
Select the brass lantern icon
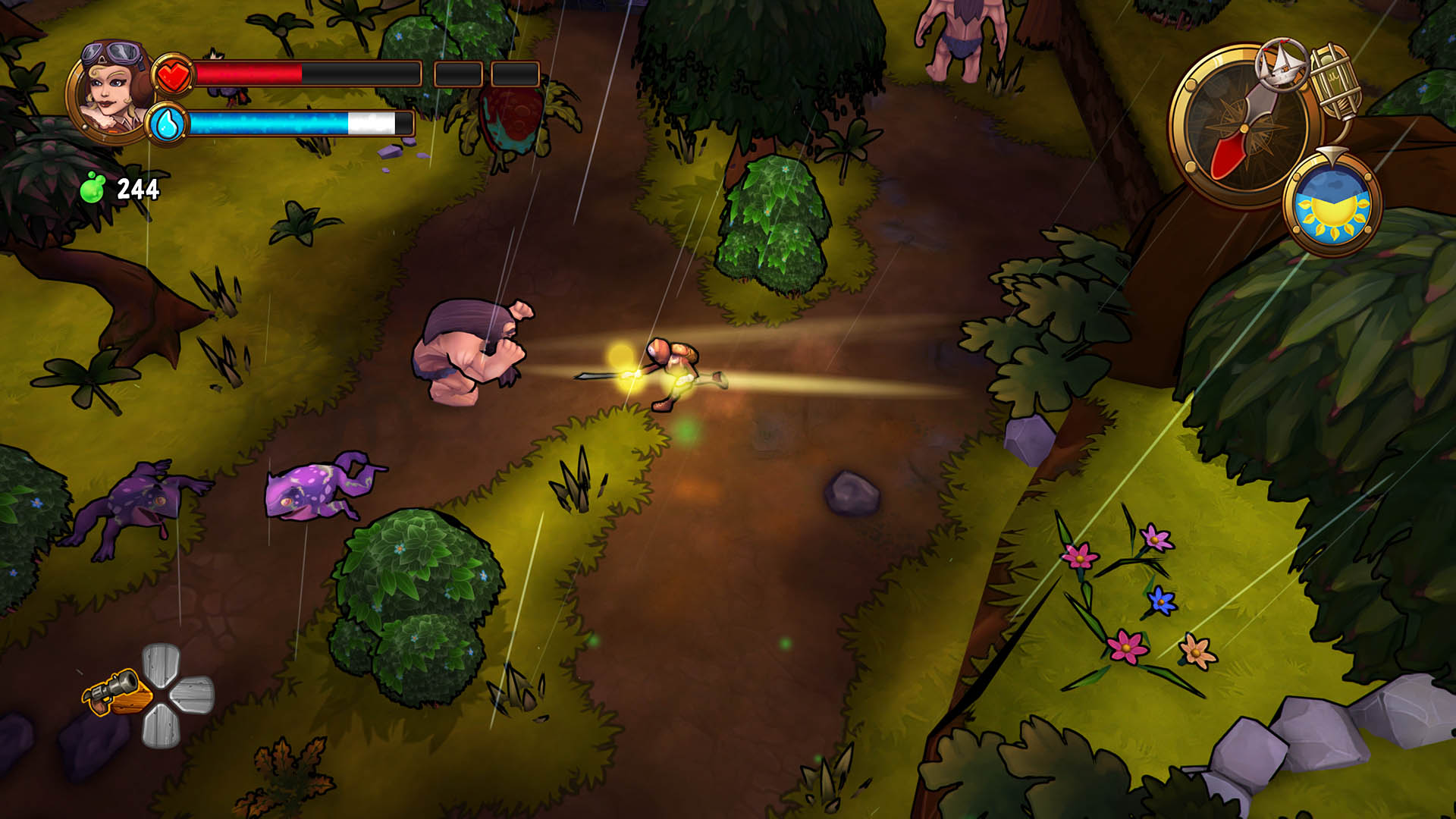[x=1335, y=81]
